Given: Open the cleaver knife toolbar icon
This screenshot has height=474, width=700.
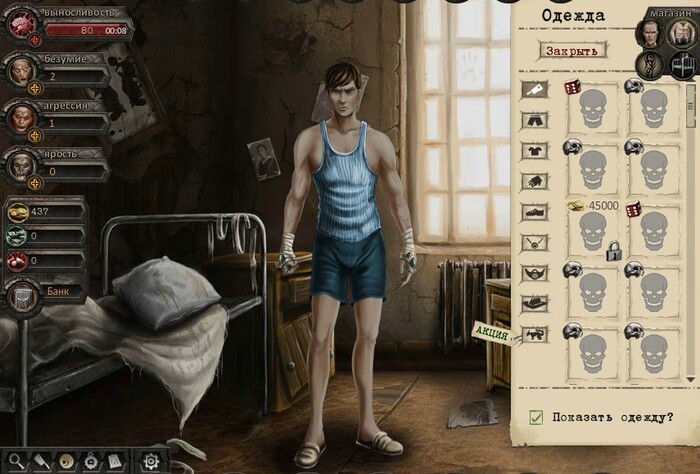Looking at the screenshot, I should tap(42, 461).
